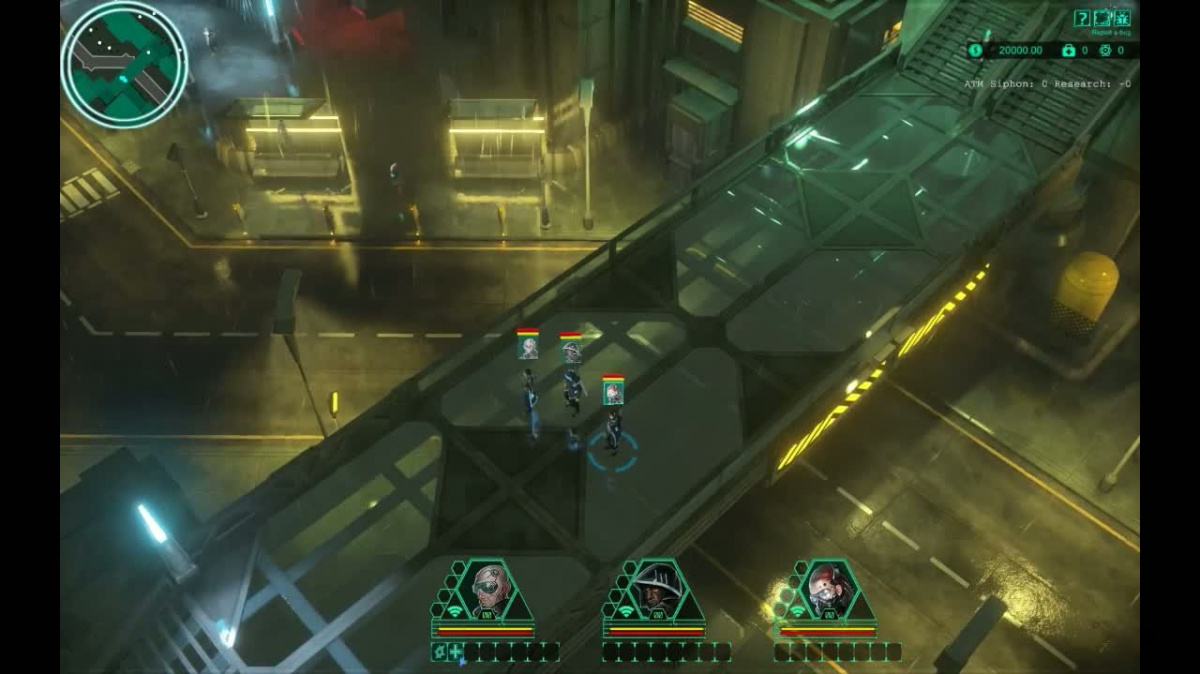1200x674 pixels.
Task: Click the circular minimap
Action: (124, 63)
